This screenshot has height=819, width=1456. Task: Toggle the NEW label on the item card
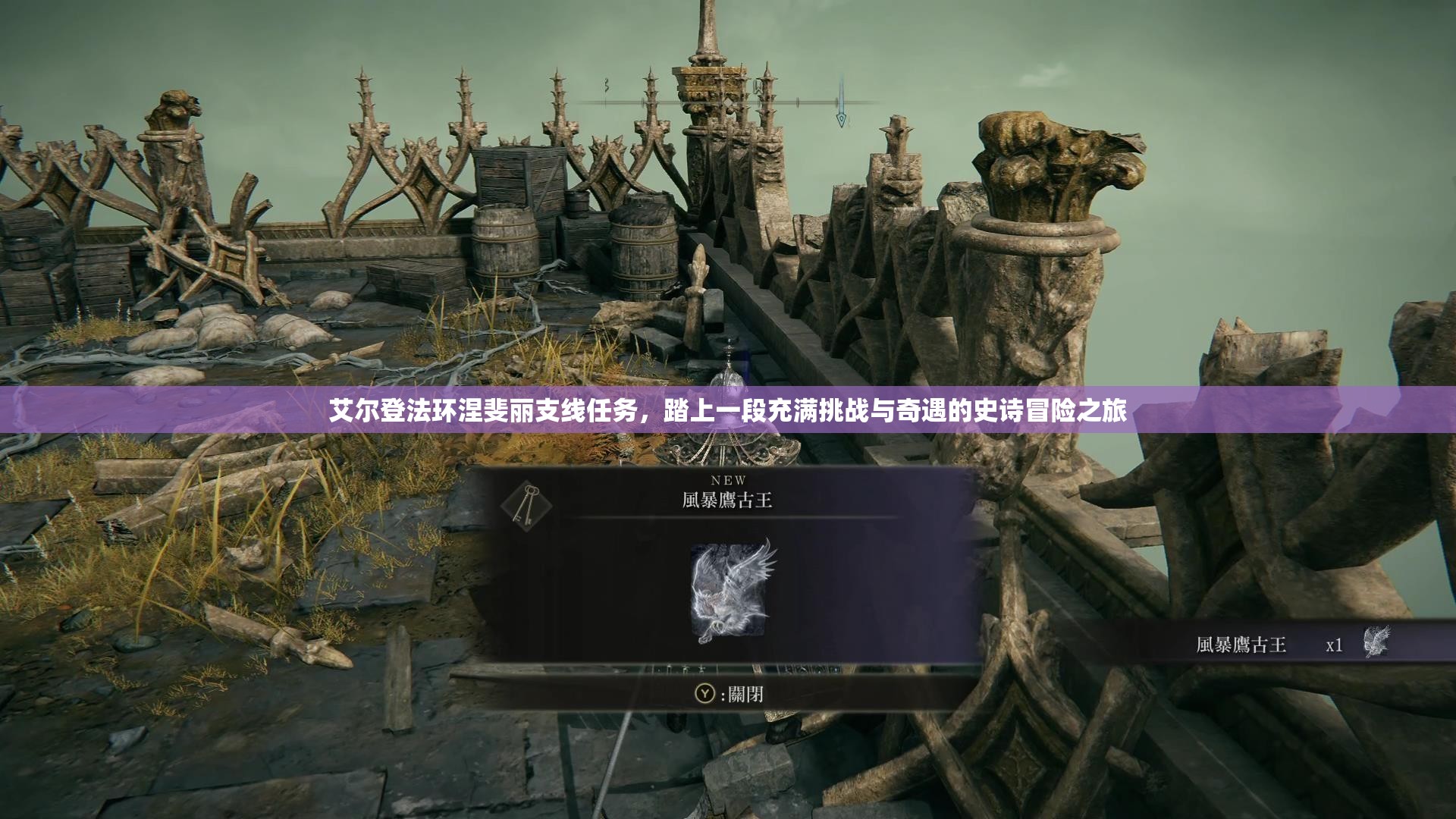coord(730,478)
